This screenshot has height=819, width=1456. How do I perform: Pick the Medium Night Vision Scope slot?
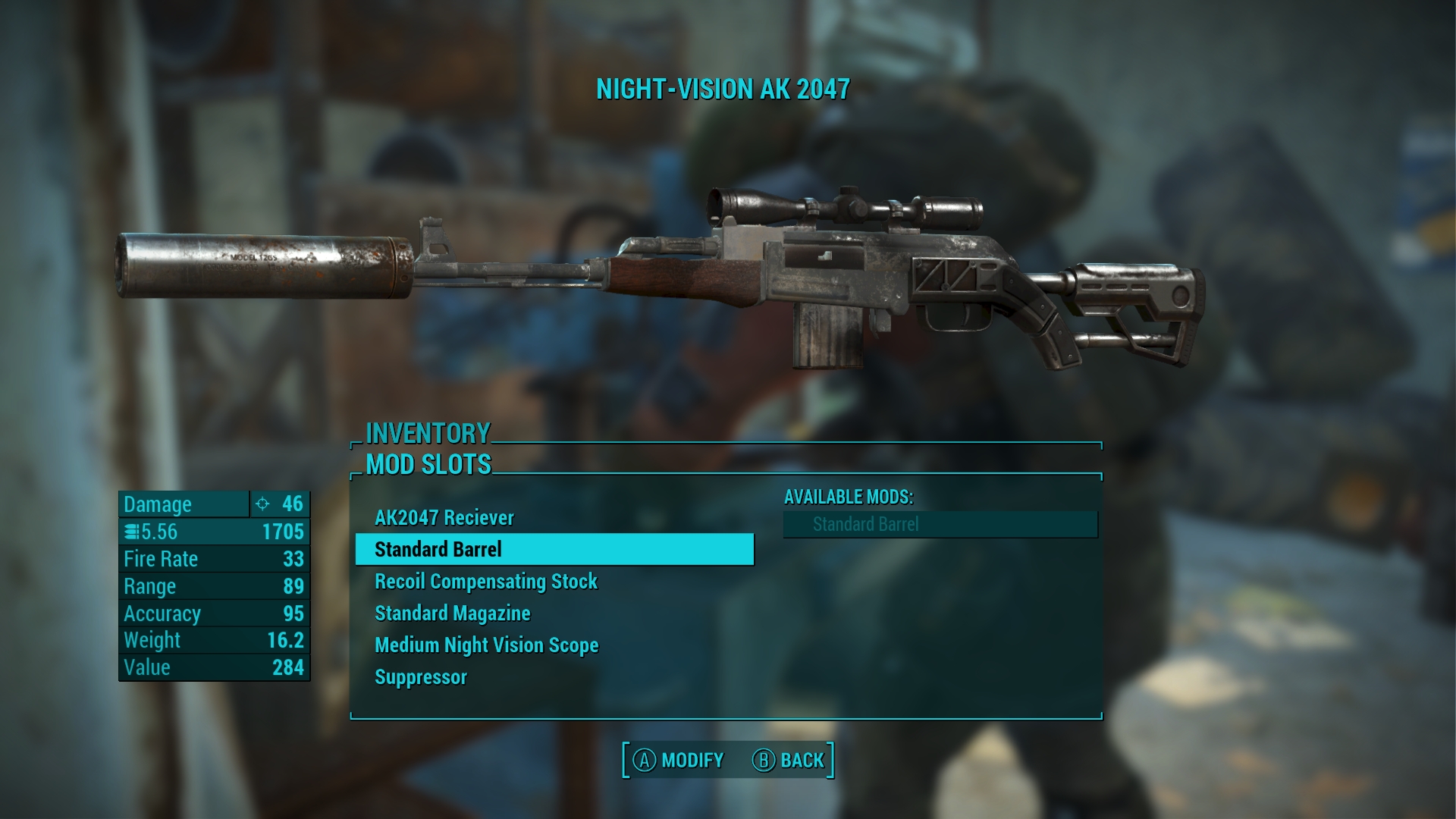tap(487, 645)
